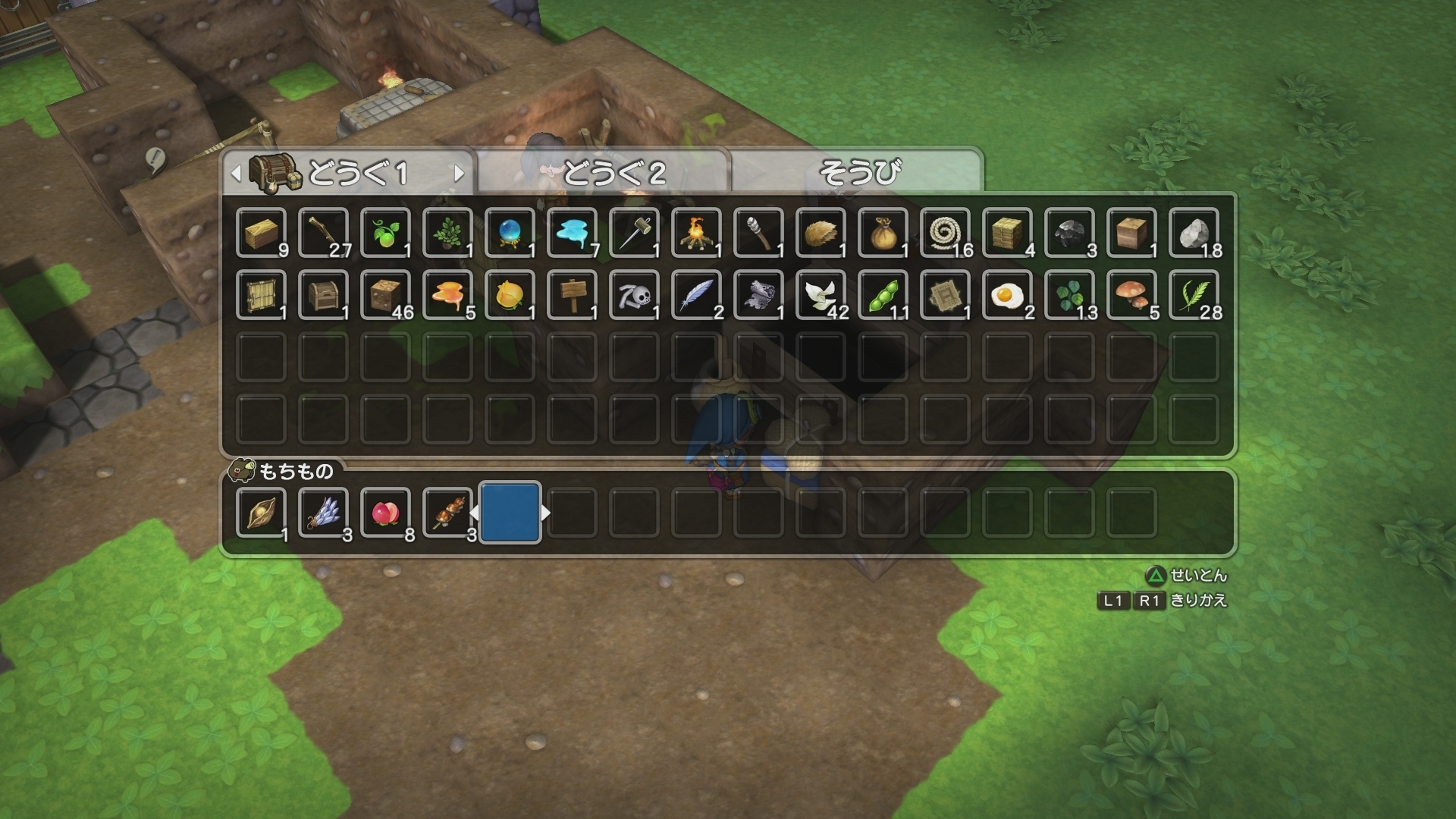This screenshot has height=819, width=1456.
Task: Select the campfire item in the chest
Action: 697,234
